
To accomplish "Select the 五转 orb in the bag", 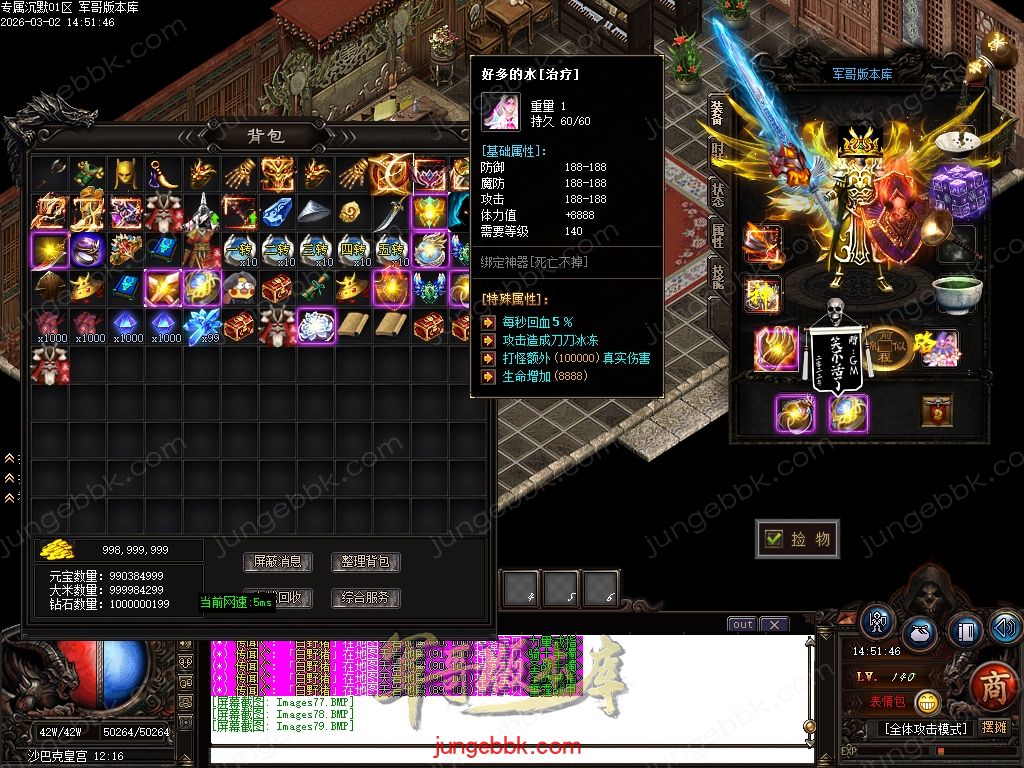I will pyautogui.click(x=392, y=250).
